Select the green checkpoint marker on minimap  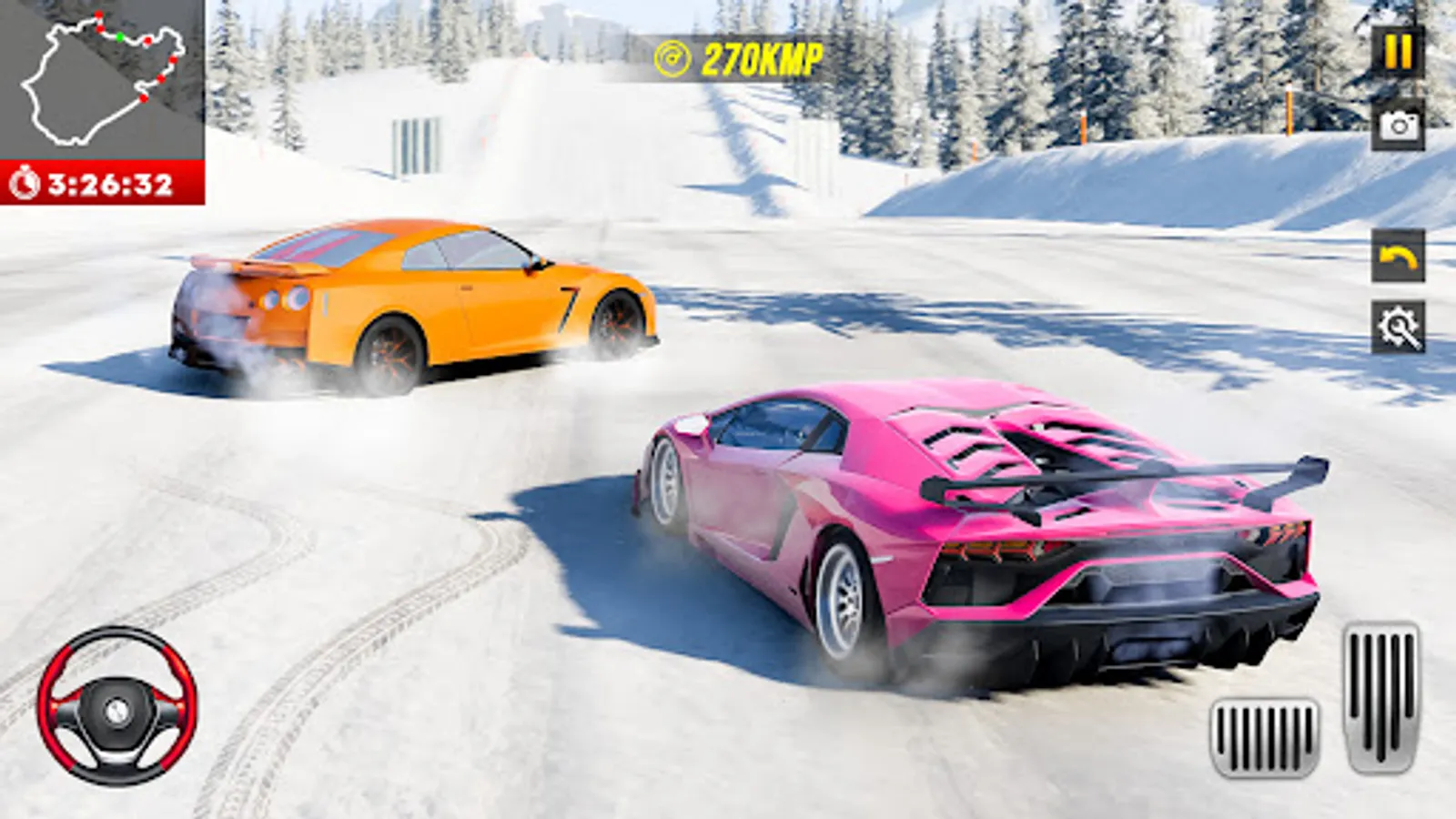pyautogui.click(x=119, y=36)
